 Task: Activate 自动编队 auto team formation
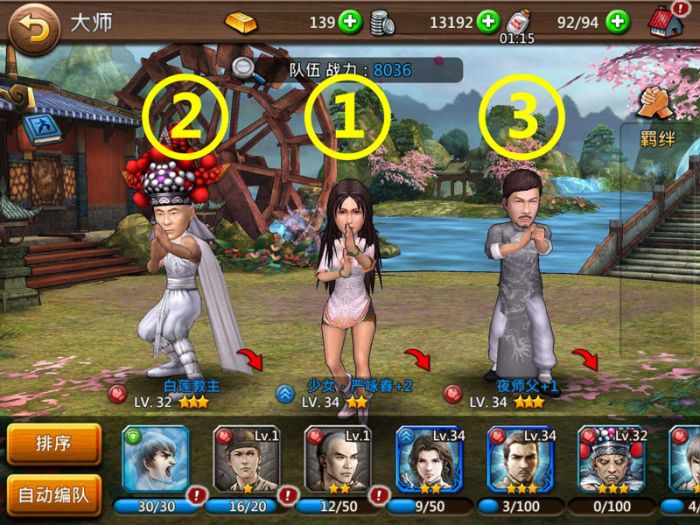click(x=54, y=492)
